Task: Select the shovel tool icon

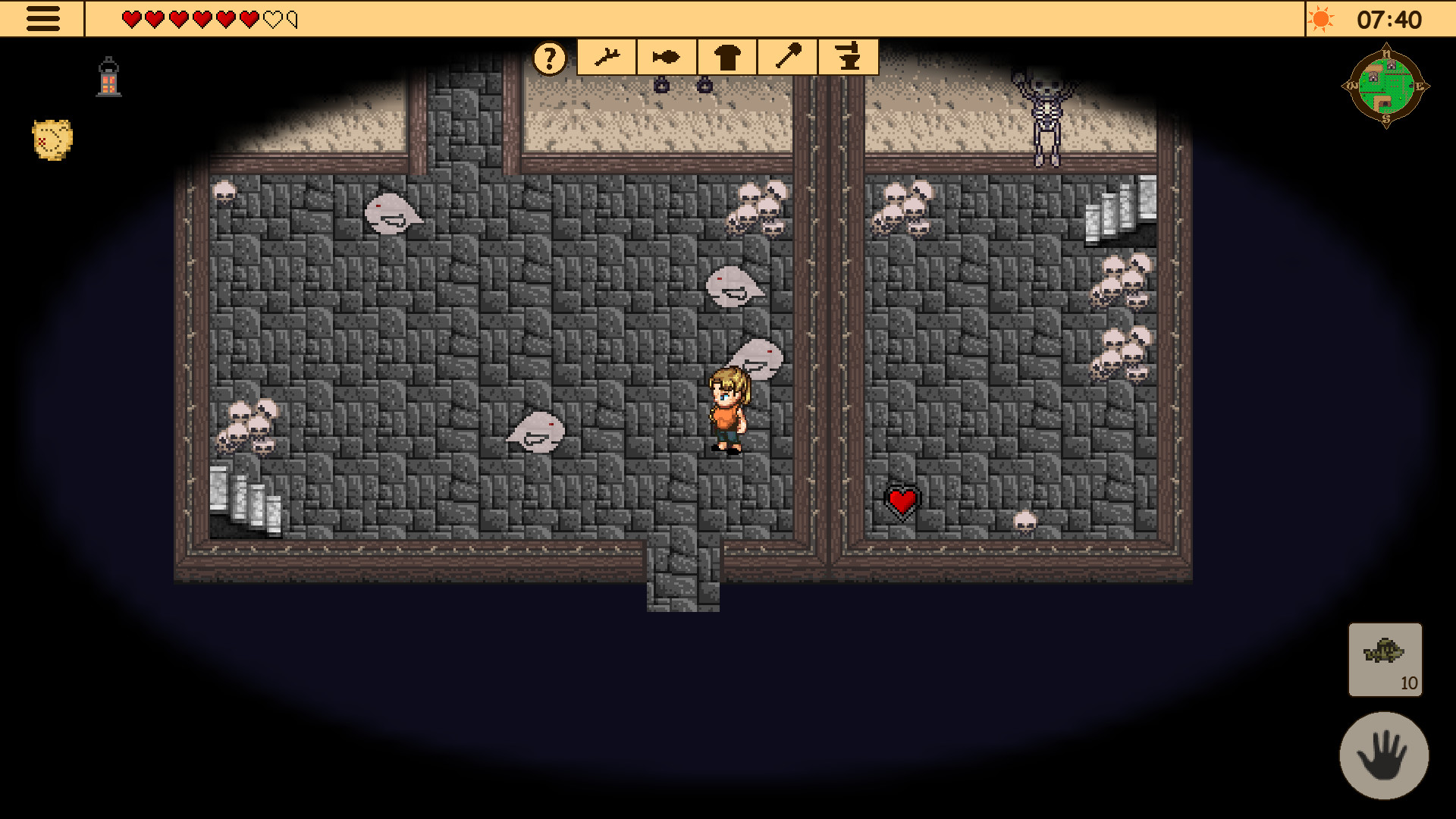Action: click(786, 56)
